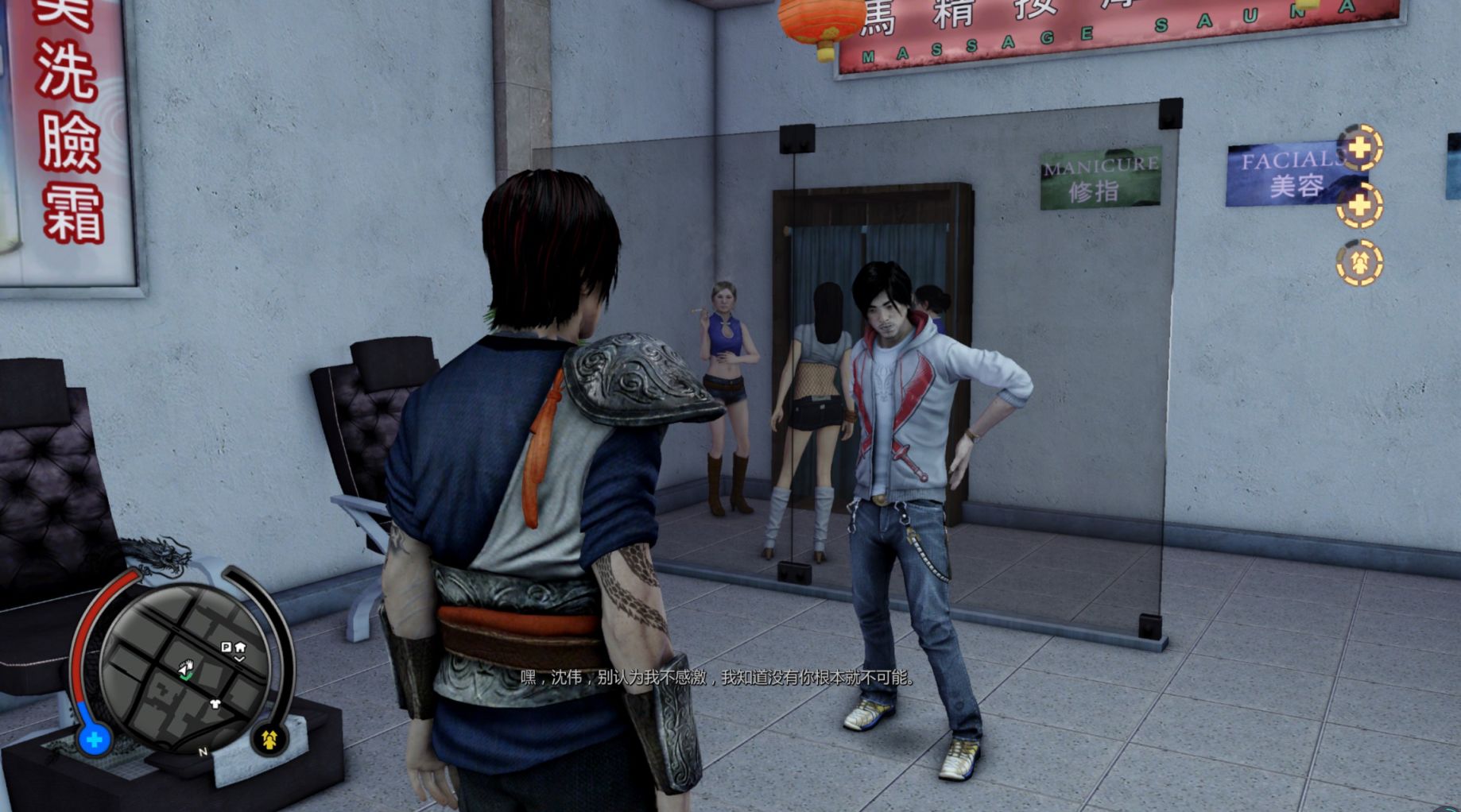Click the face buff icon with dashed ring
Screen dimensions: 1461x812
1358,263
